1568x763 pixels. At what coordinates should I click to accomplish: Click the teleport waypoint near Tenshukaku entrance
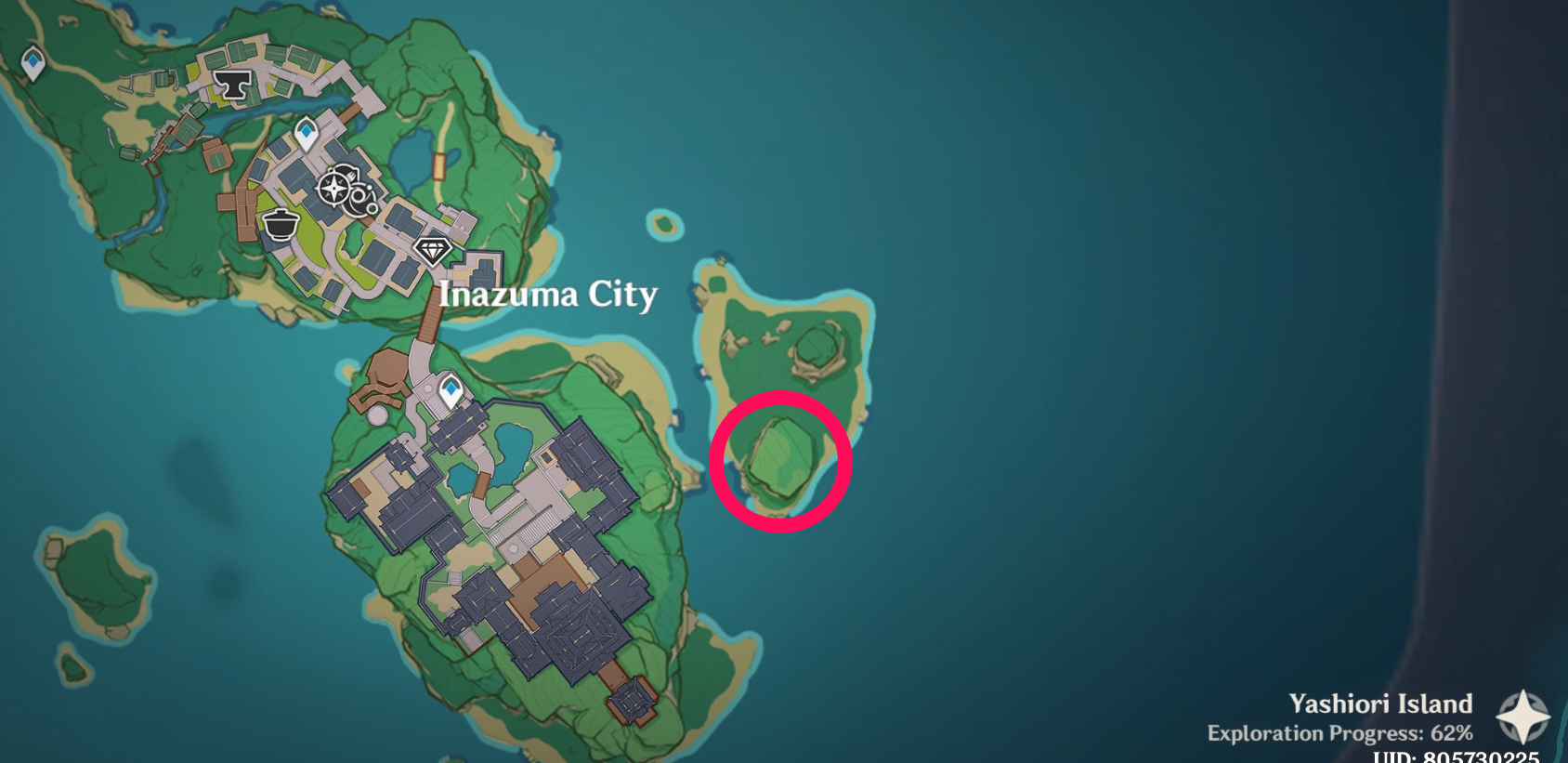click(x=450, y=391)
